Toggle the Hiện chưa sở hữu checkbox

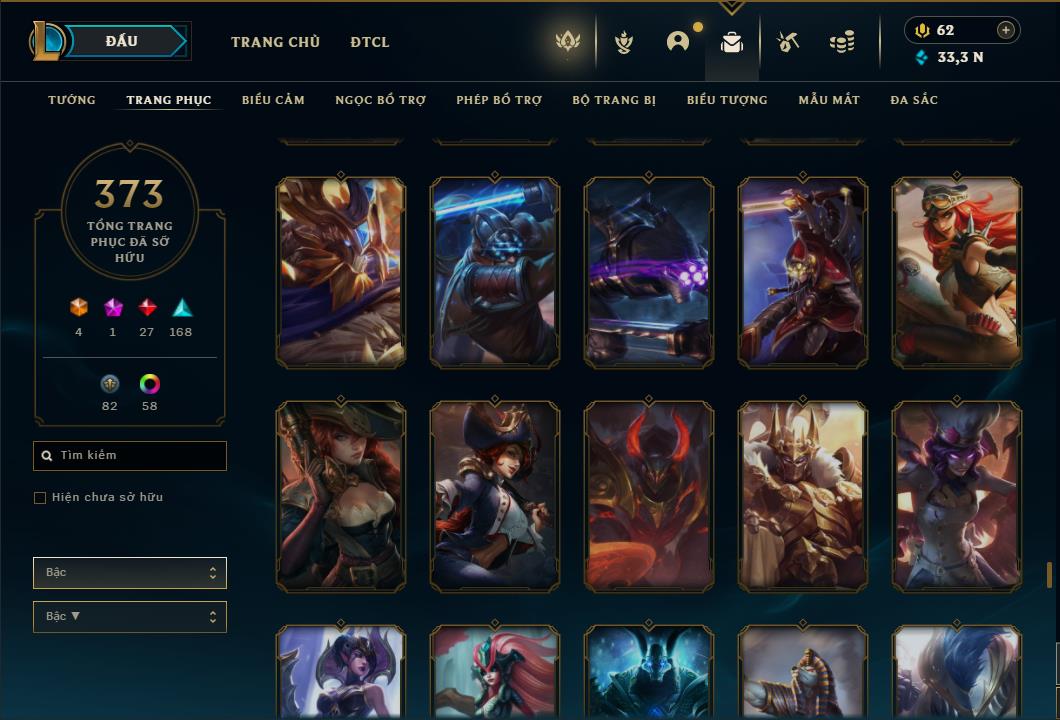click(x=40, y=498)
